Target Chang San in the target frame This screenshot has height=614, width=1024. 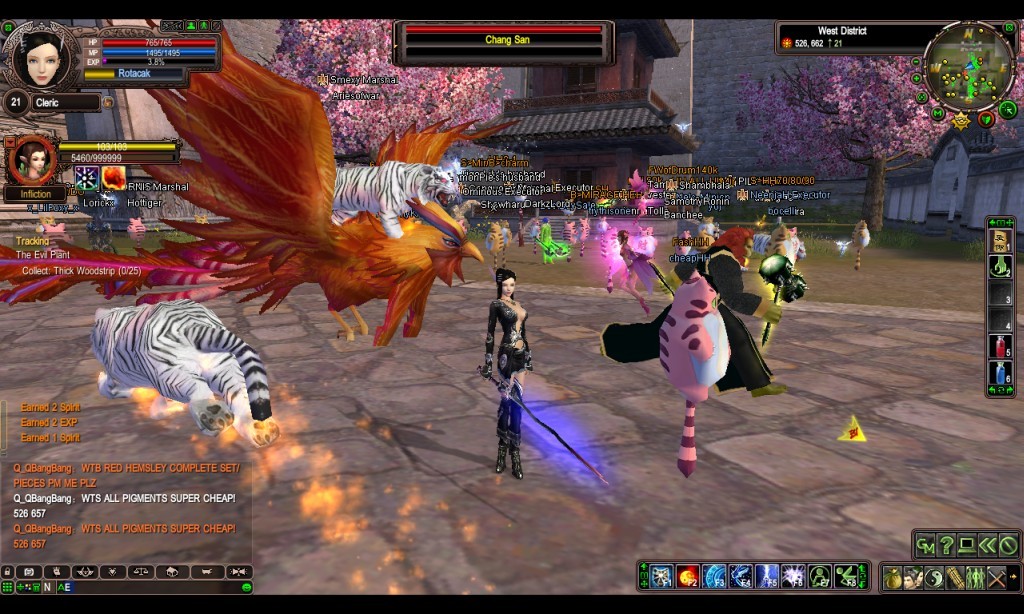pyautogui.click(x=504, y=41)
